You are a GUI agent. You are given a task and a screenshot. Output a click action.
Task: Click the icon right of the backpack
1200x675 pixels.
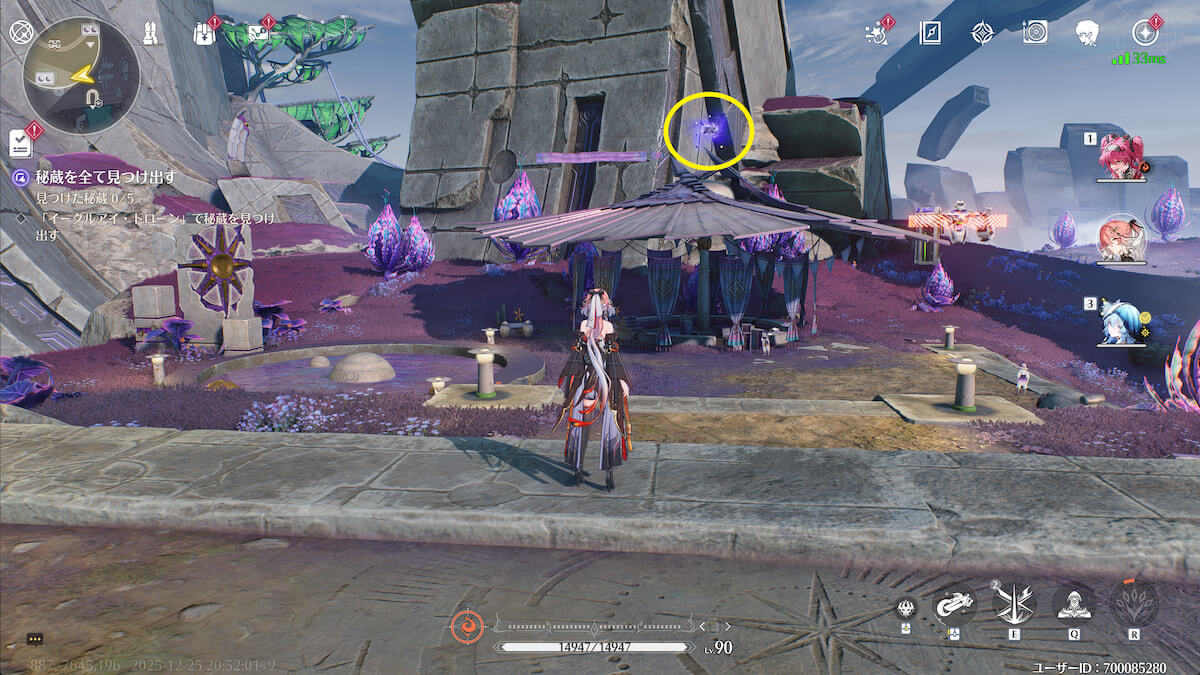[x=258, y=33]
